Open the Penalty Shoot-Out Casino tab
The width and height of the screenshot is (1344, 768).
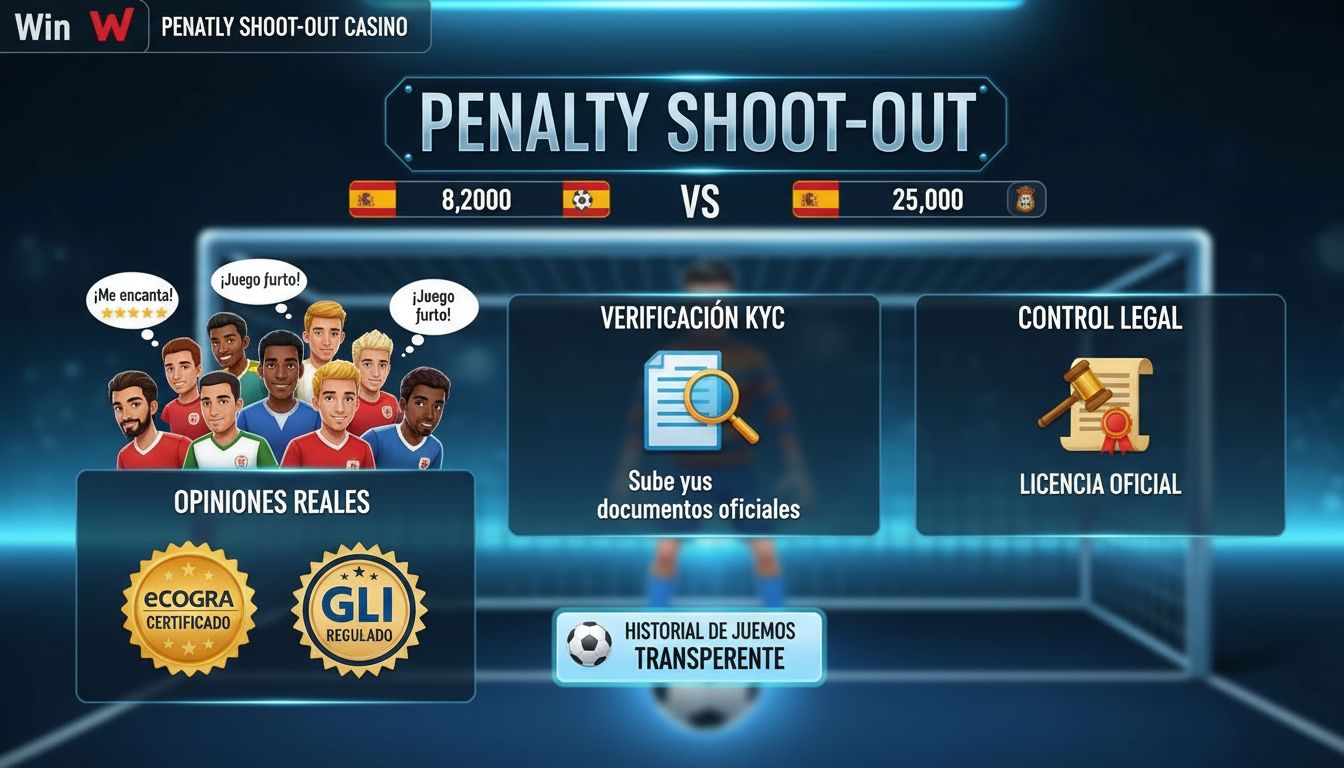click(285, 27)
